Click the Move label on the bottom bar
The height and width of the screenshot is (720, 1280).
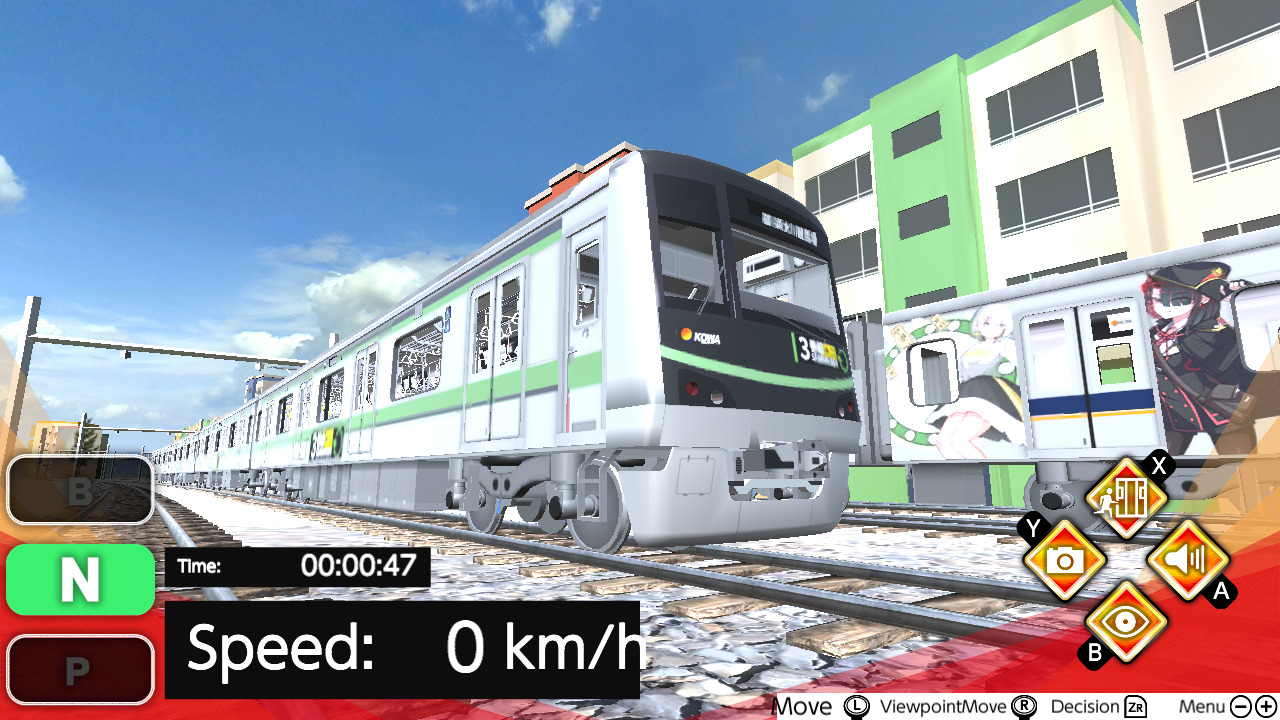[x=805, y=706]
